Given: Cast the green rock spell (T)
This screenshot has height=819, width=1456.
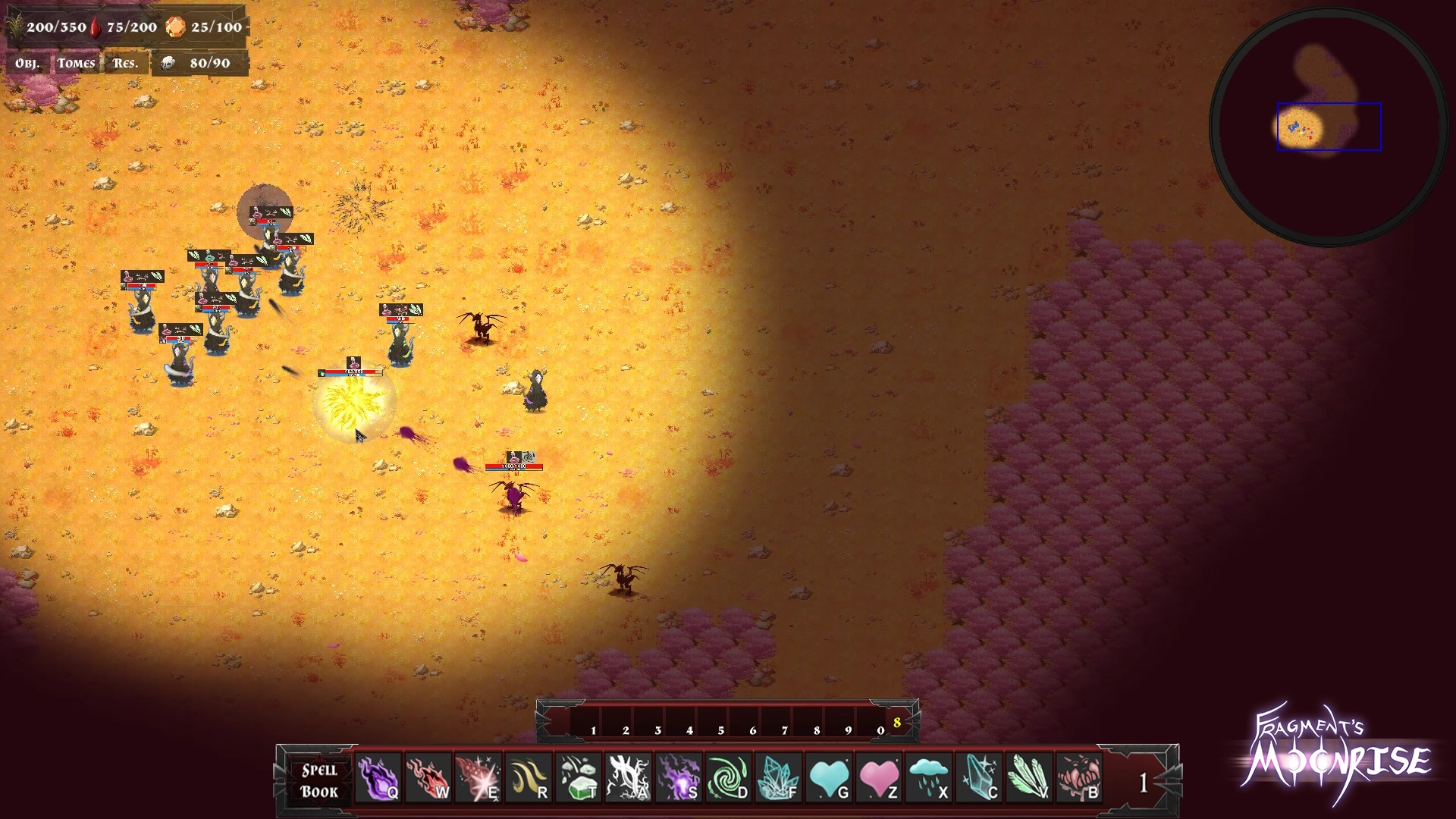Looking at the screenshot, I should click(x=578, y=779).
